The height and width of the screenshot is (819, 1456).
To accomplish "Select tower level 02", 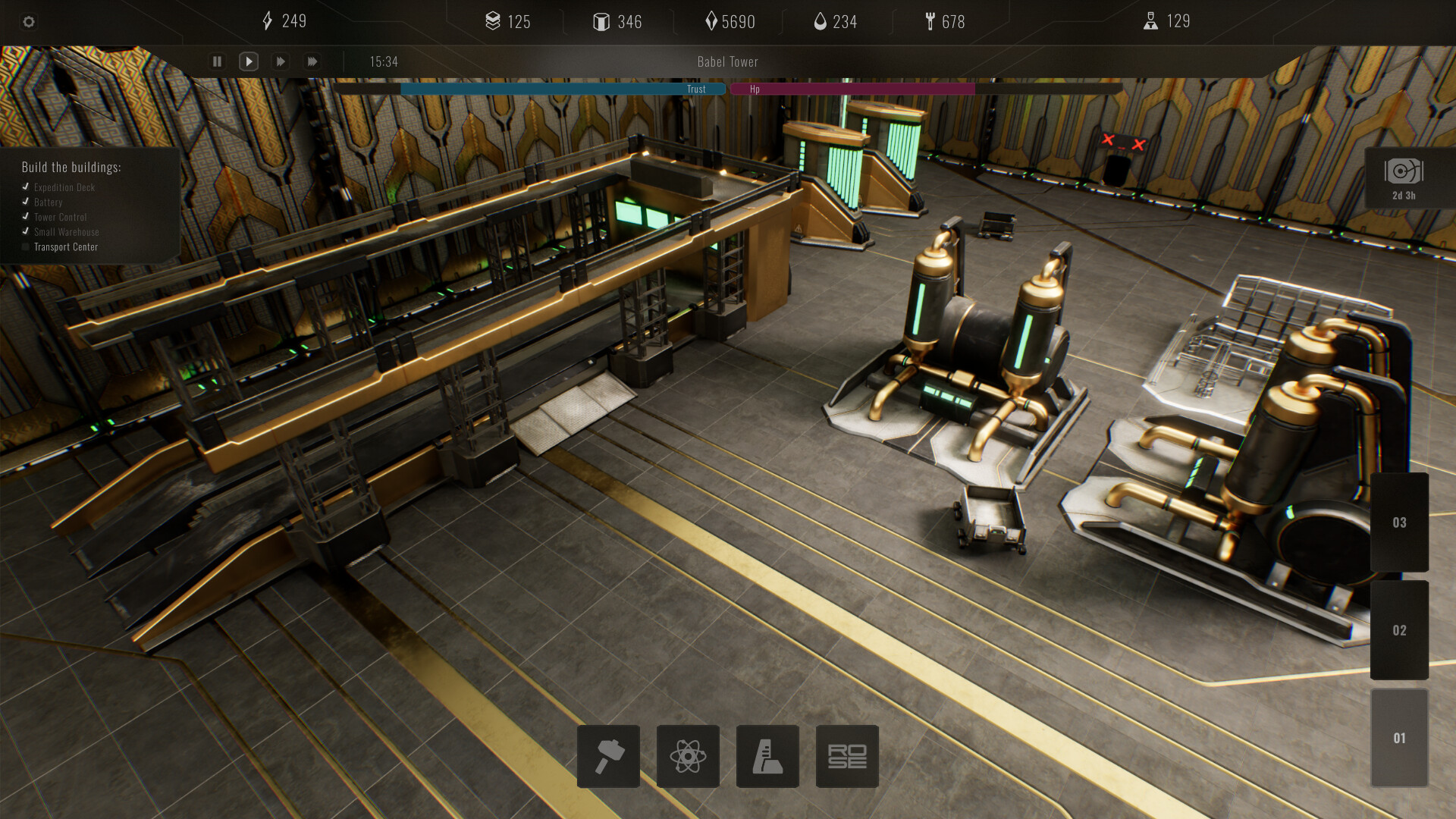I will coord(1399,630).
